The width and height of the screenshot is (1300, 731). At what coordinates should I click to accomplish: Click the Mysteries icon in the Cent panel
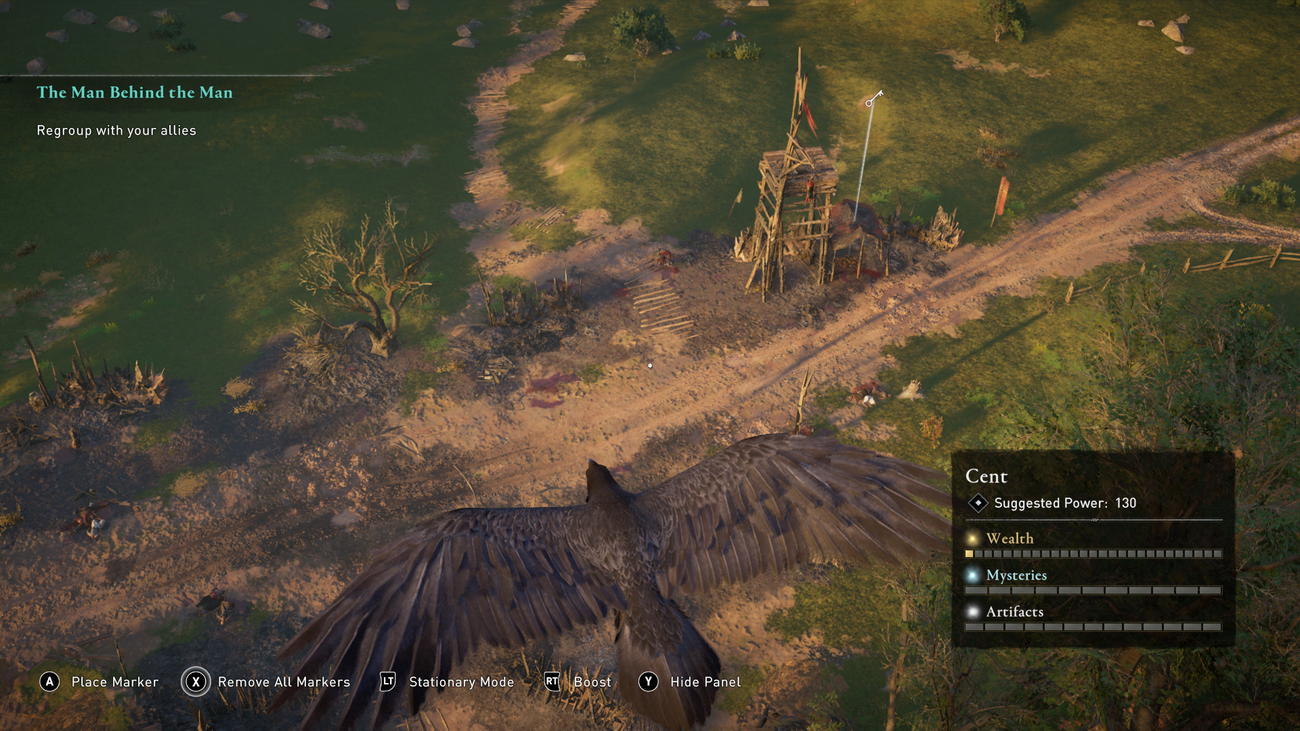tap(971, 575)
